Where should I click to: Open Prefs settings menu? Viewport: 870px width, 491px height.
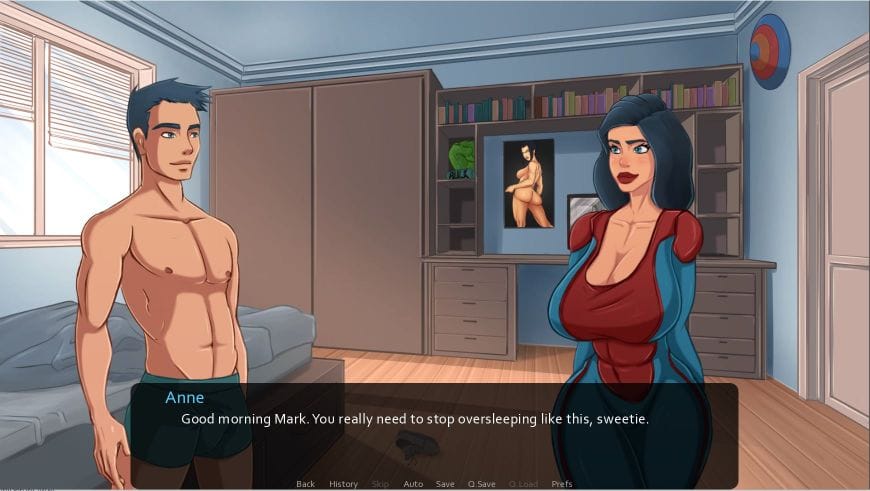tap(562, 484)
